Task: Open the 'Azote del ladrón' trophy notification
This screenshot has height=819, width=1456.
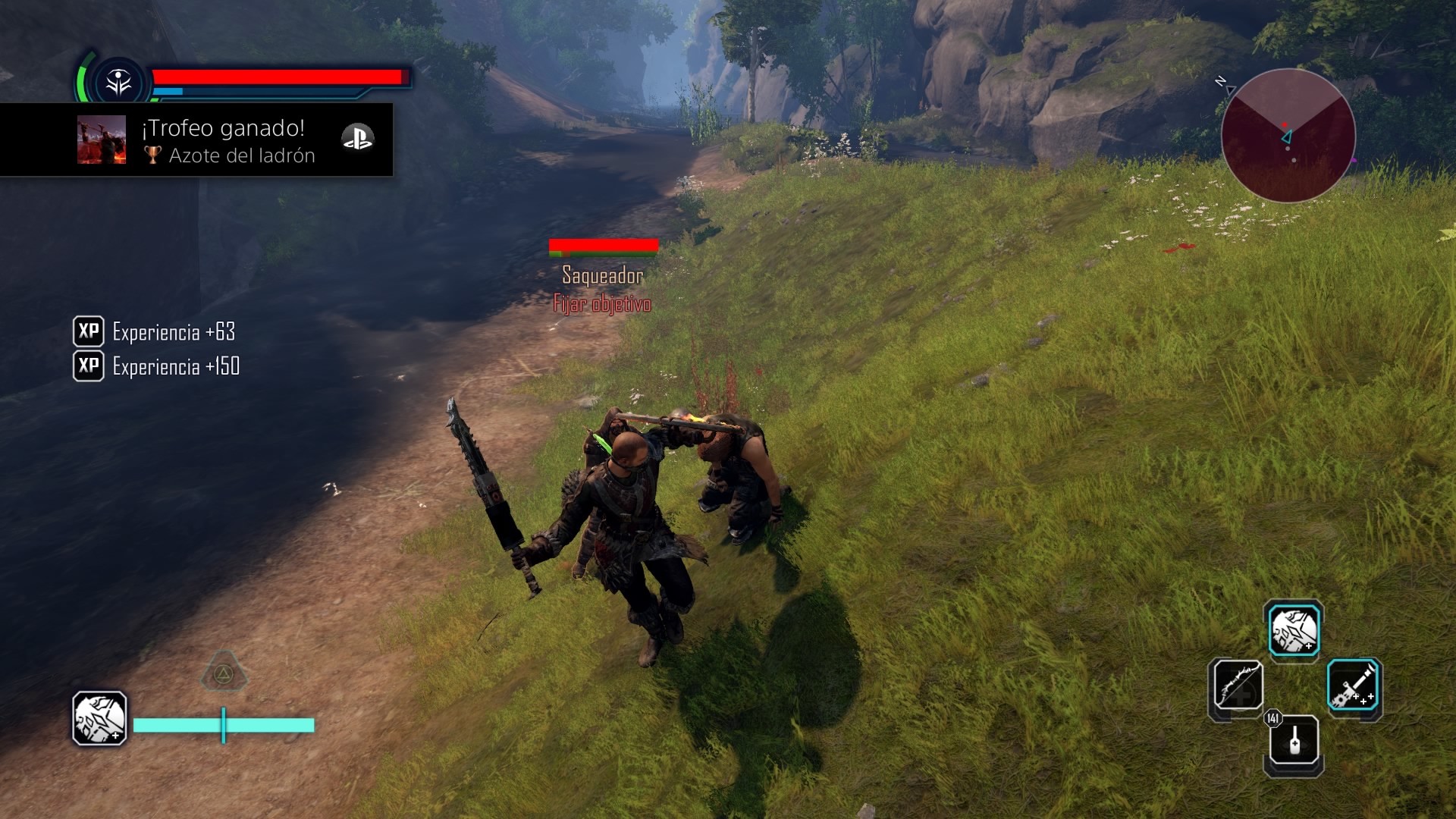Action: click(227, 140)
